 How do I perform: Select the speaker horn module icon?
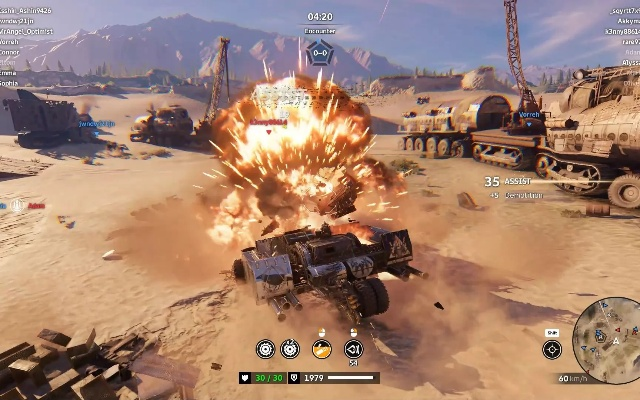point(352,348)
